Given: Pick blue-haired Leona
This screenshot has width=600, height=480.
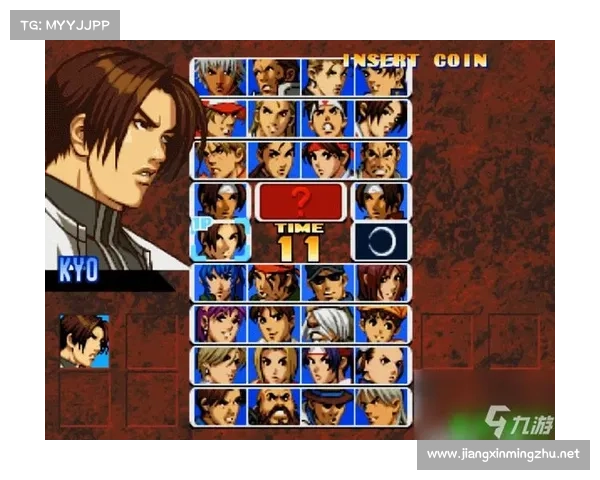Looking at the screenshot, I should click(220, 283).
